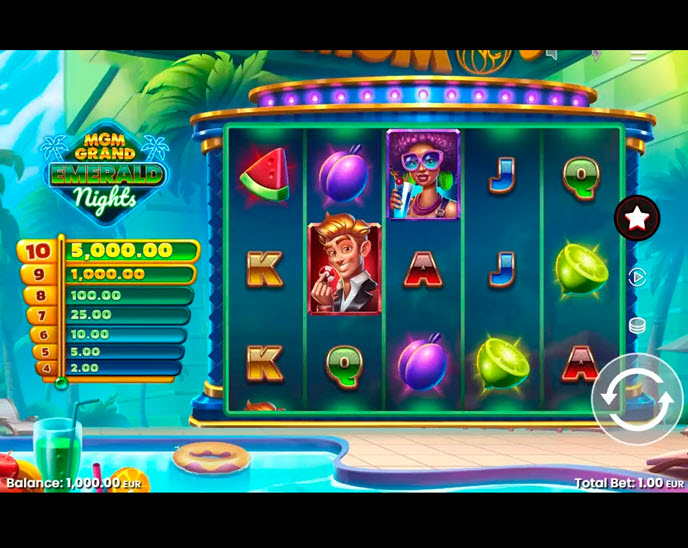The height and width of the screenshot is (548, 688).
Task: Open the star bonus feature button
Action: (637, 217)
